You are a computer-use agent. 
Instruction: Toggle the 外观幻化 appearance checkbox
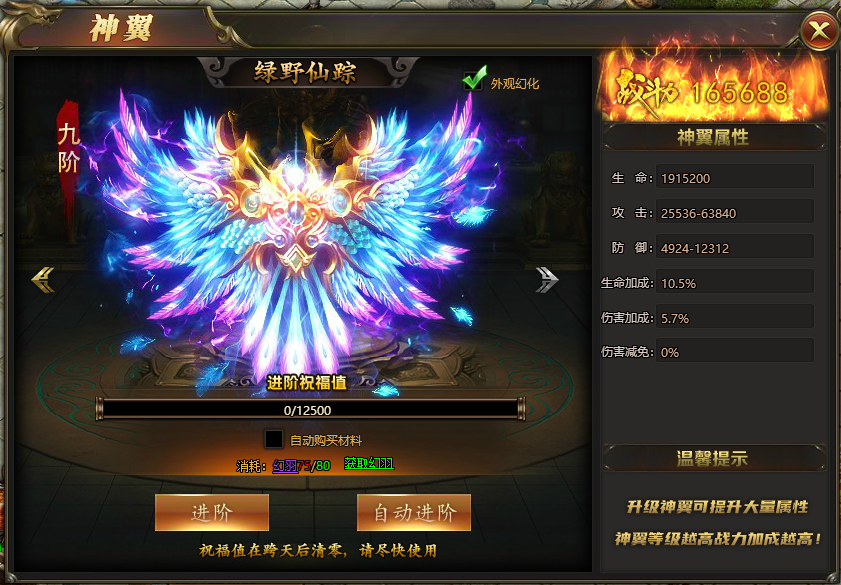(x=474, y=81)
